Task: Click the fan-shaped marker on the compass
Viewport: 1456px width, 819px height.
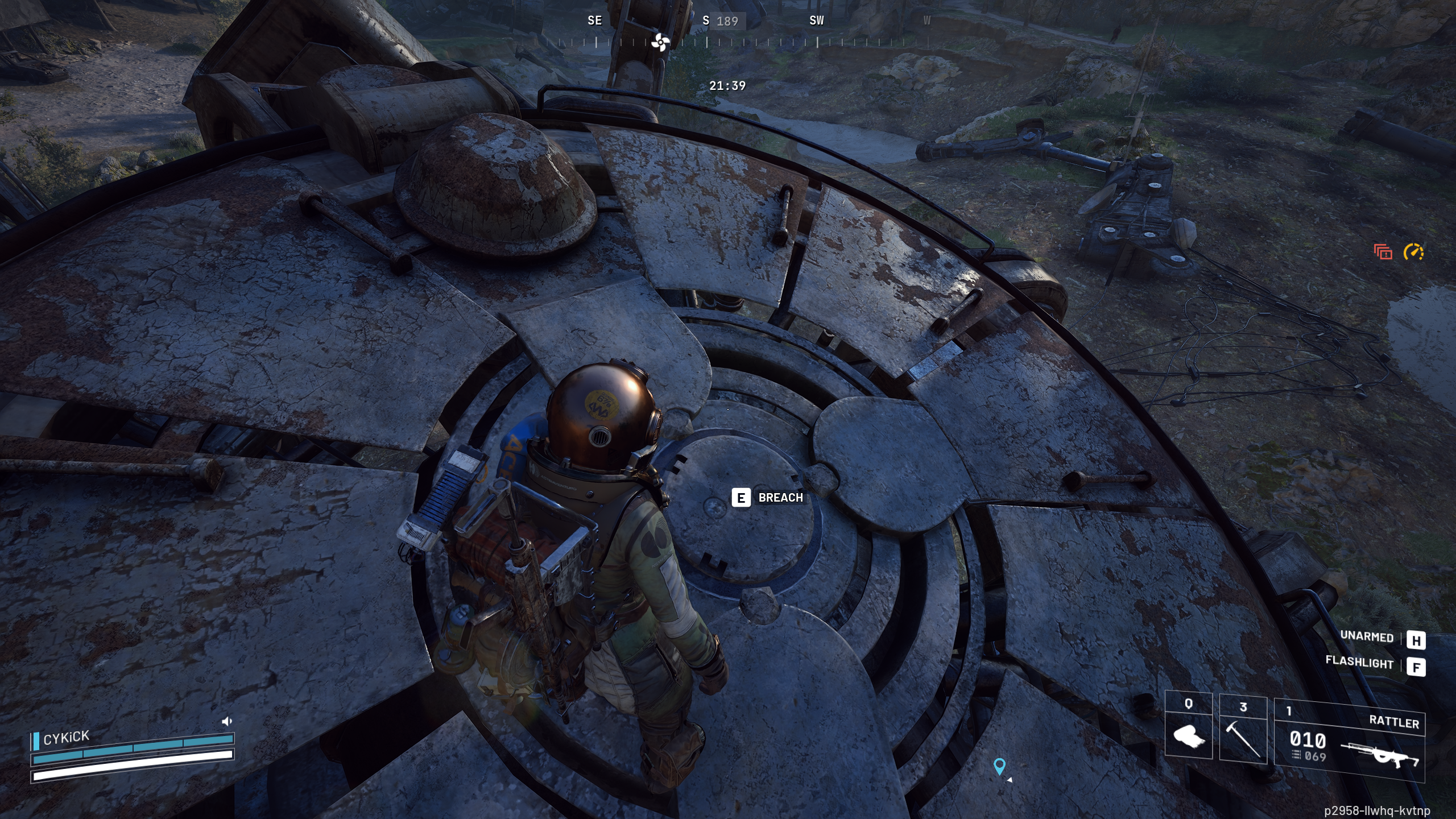Action: coord(660,42)
